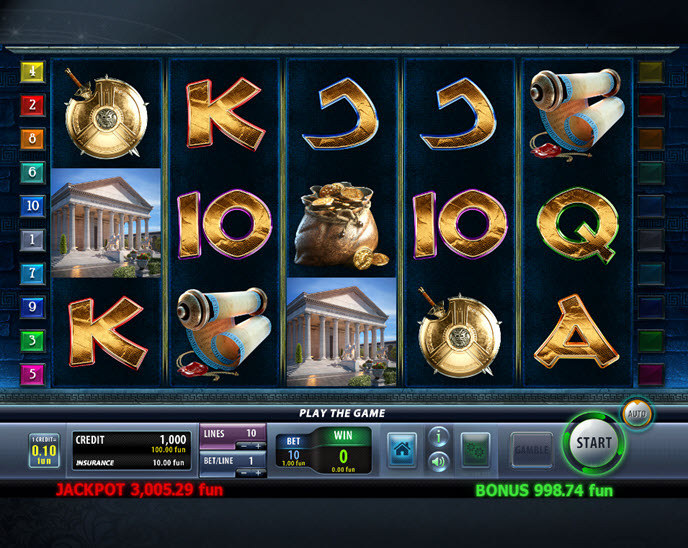Choose the magenta payline 5 marker

32,374
